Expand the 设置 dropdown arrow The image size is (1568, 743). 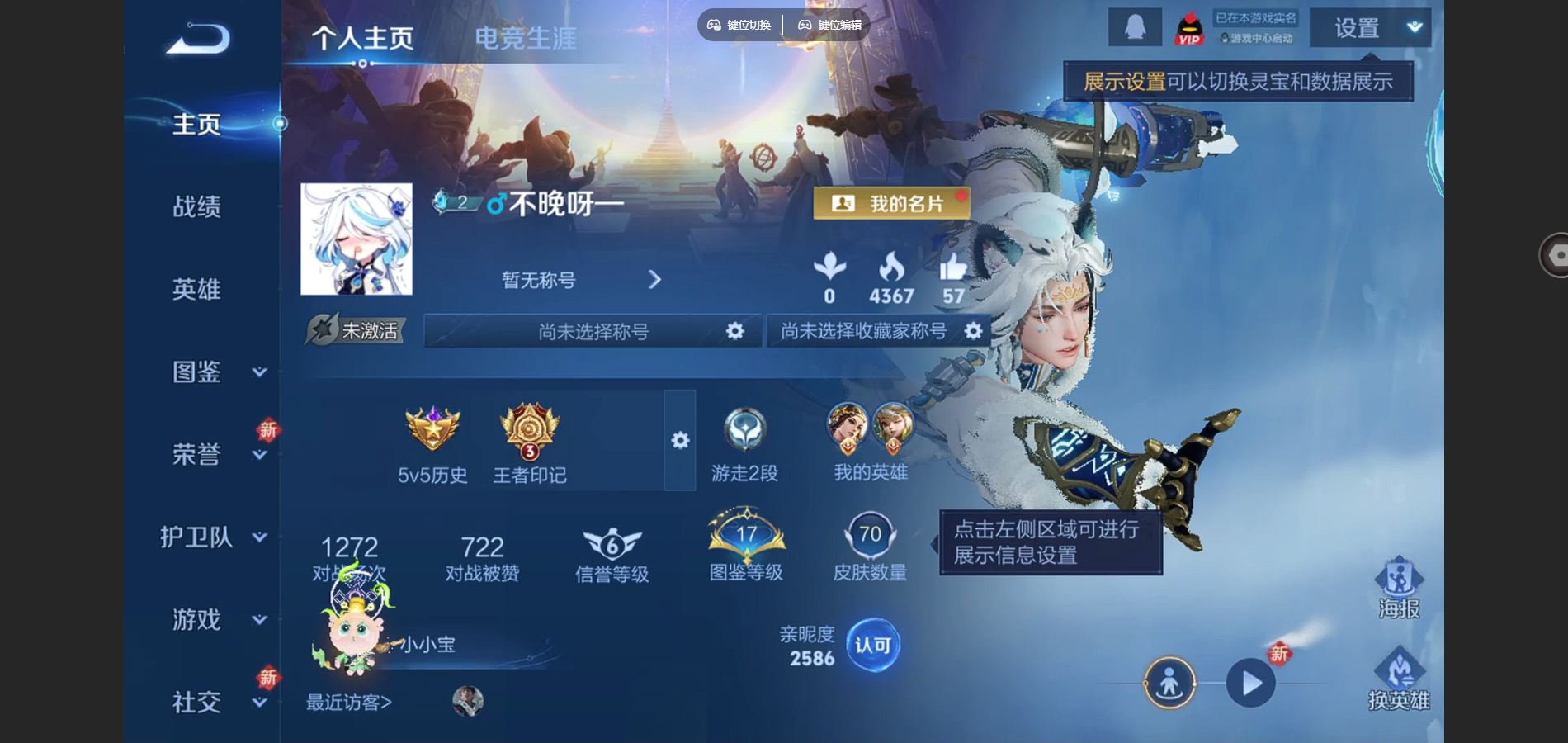pos(1413,26)
